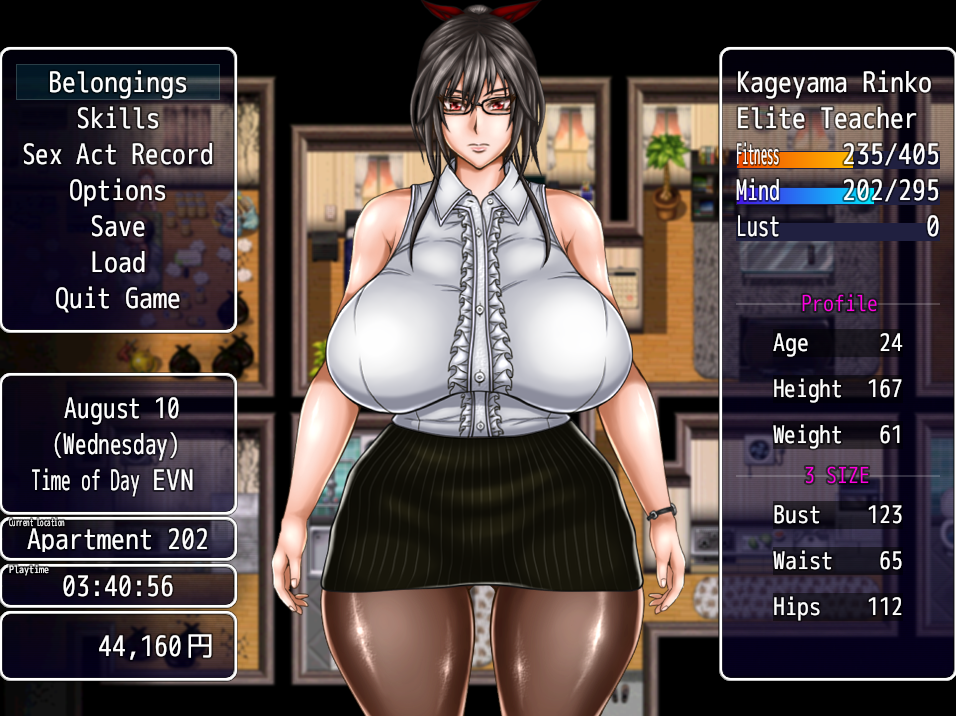Click Save in the pause menu
This screenshot has height=716, width=956.
click(118, 227)
